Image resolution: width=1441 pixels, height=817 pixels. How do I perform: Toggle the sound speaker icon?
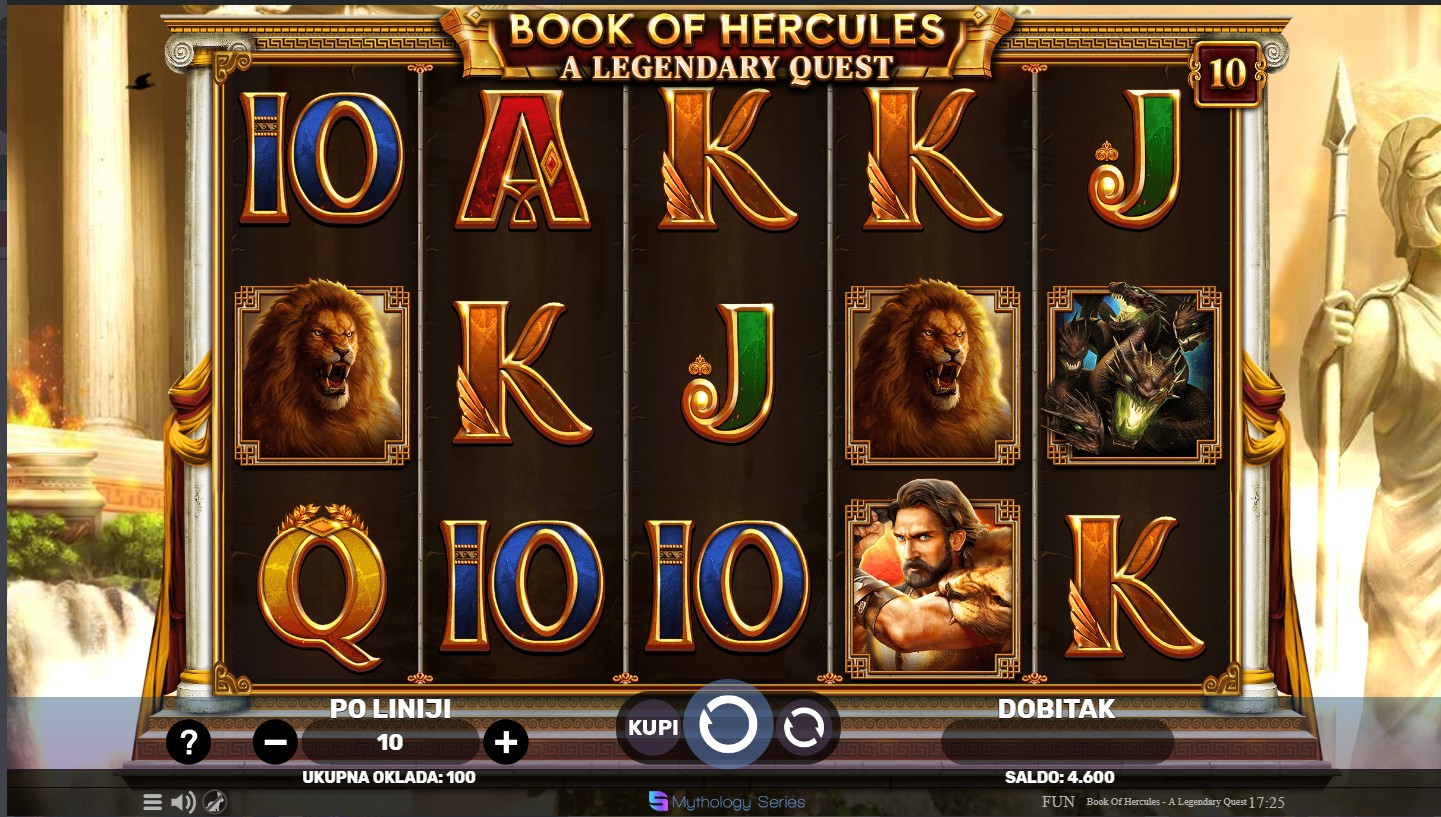pos(183,802)
